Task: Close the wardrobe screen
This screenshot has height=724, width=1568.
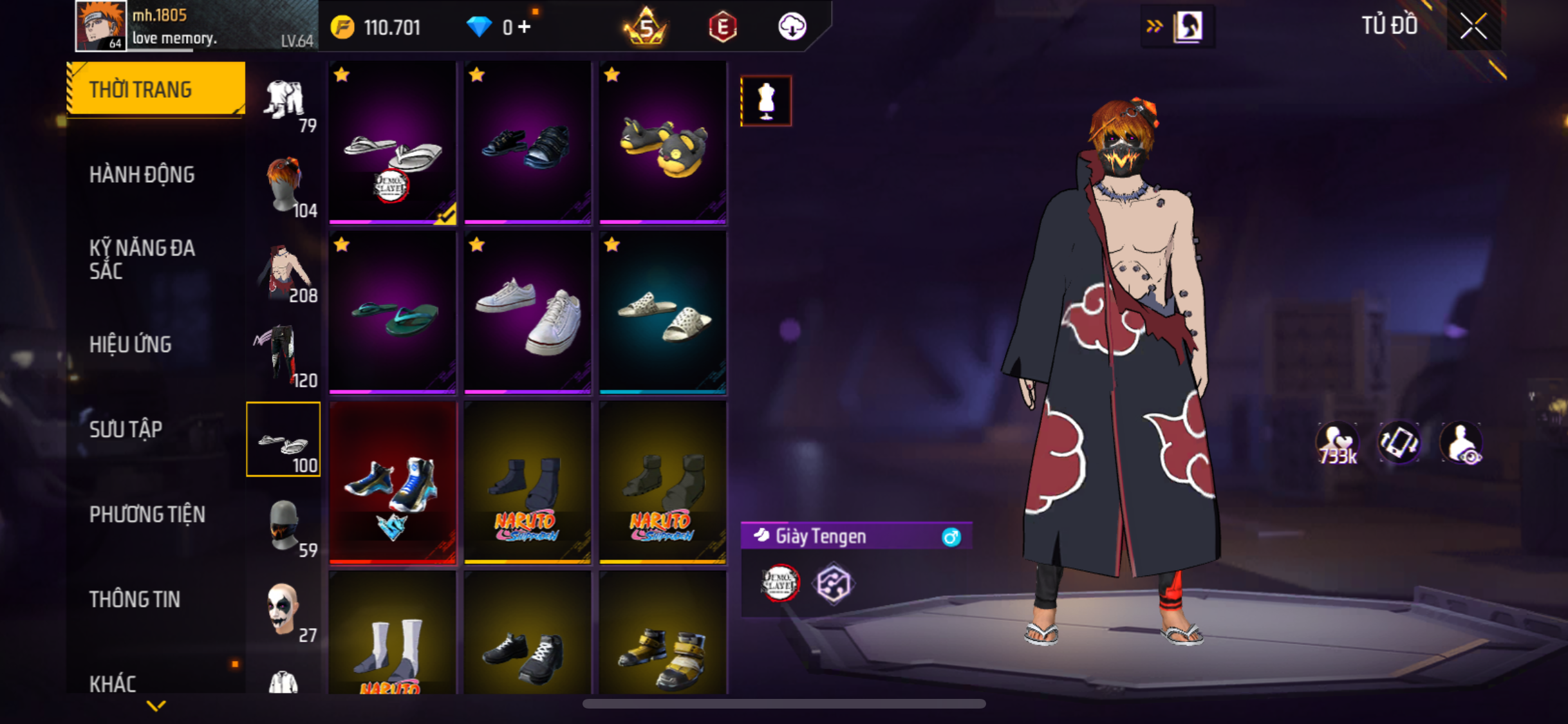Action: coord(1473,27)
